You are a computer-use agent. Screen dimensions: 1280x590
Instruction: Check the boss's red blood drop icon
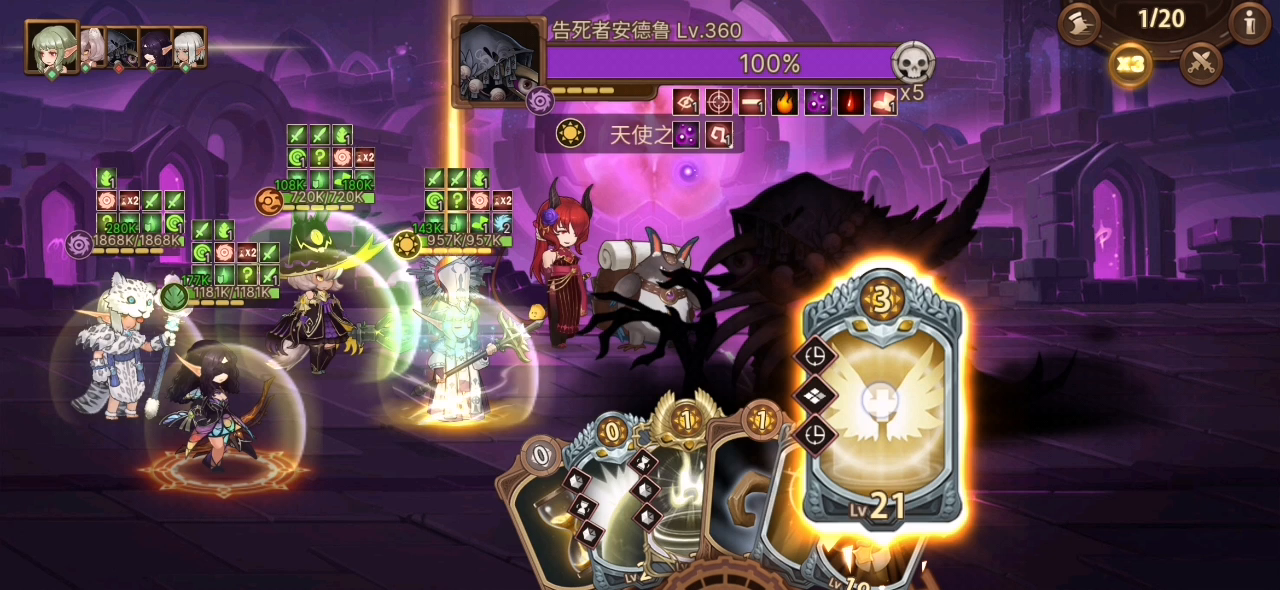tap(851, 102)
